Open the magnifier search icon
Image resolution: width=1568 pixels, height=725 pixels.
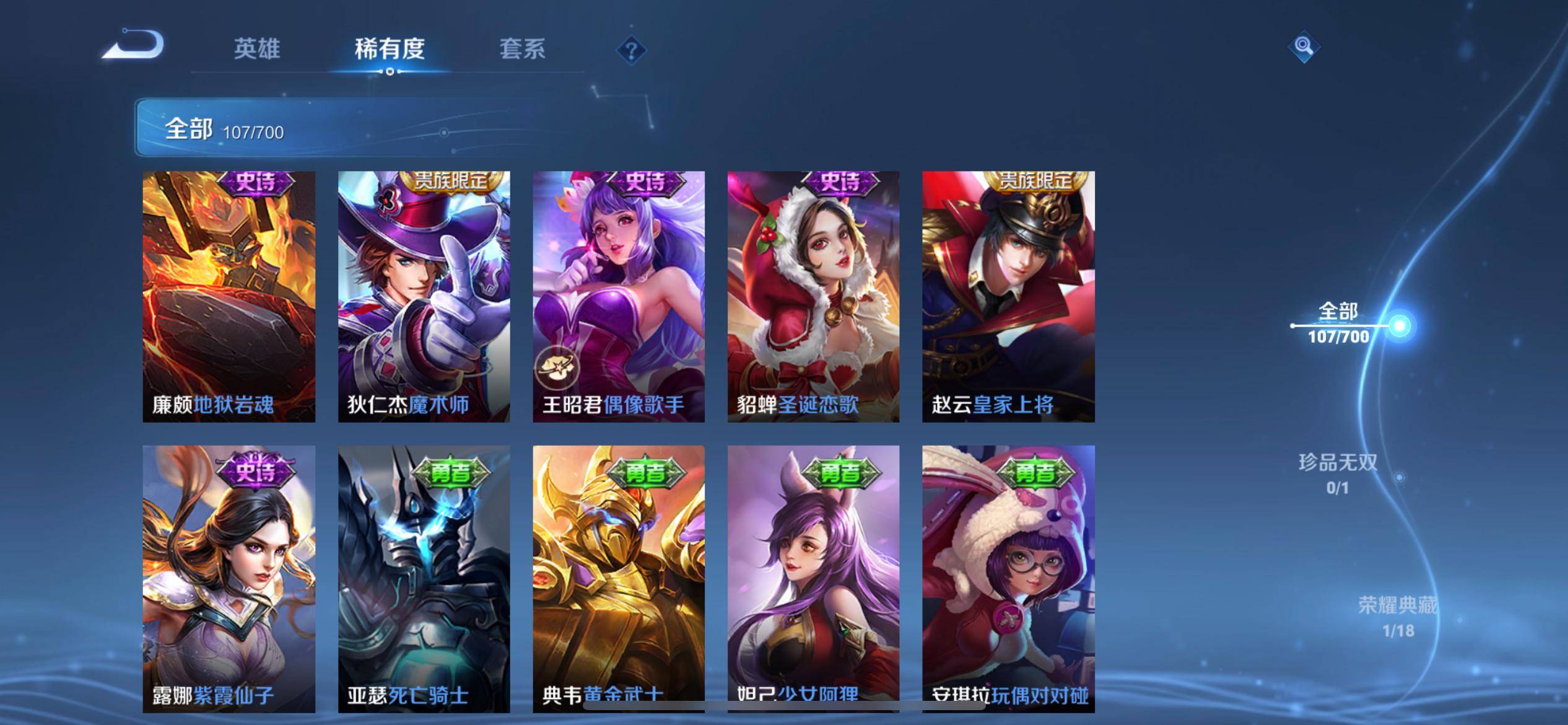[x=1304, y=46]
